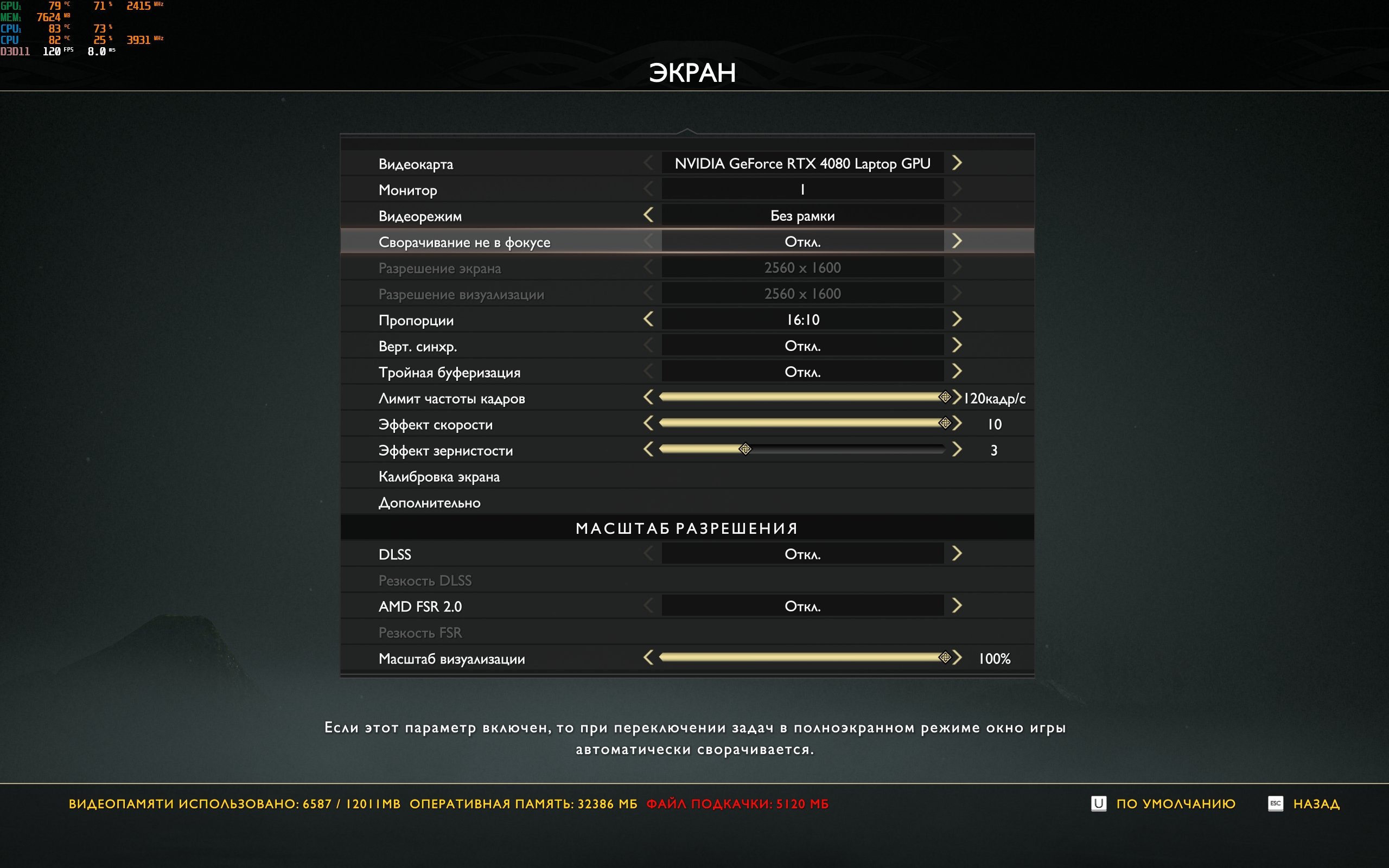The image size is (1389, 868).
Task: Open the Дополнительно submenu
Action: (429, 503)
